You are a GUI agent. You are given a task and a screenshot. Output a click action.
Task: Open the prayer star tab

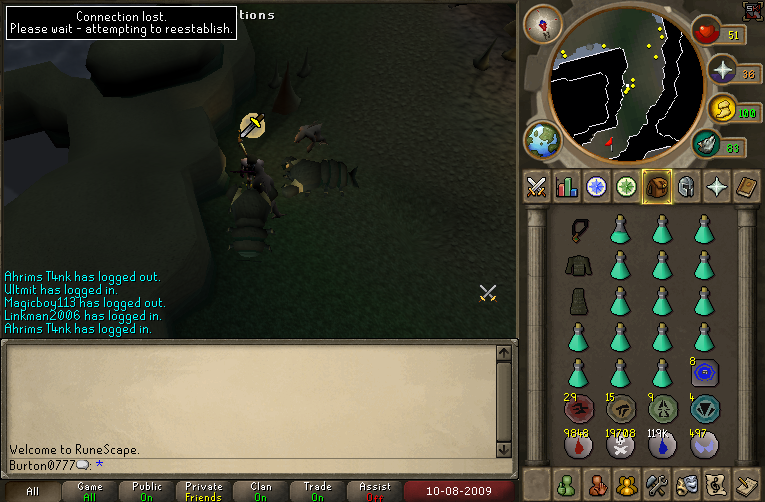[x=716, y=187]
